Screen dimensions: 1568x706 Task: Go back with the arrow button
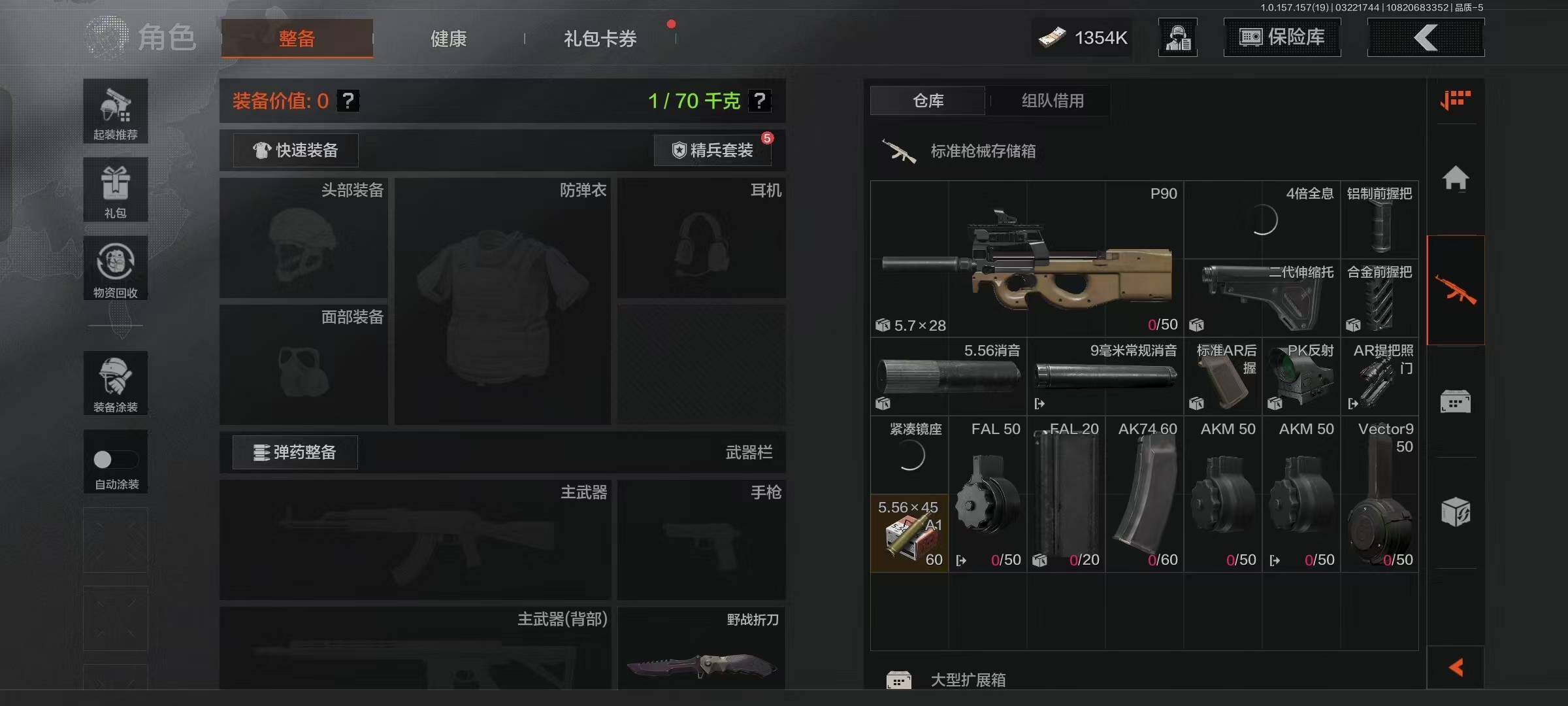tap(1426, 37)
